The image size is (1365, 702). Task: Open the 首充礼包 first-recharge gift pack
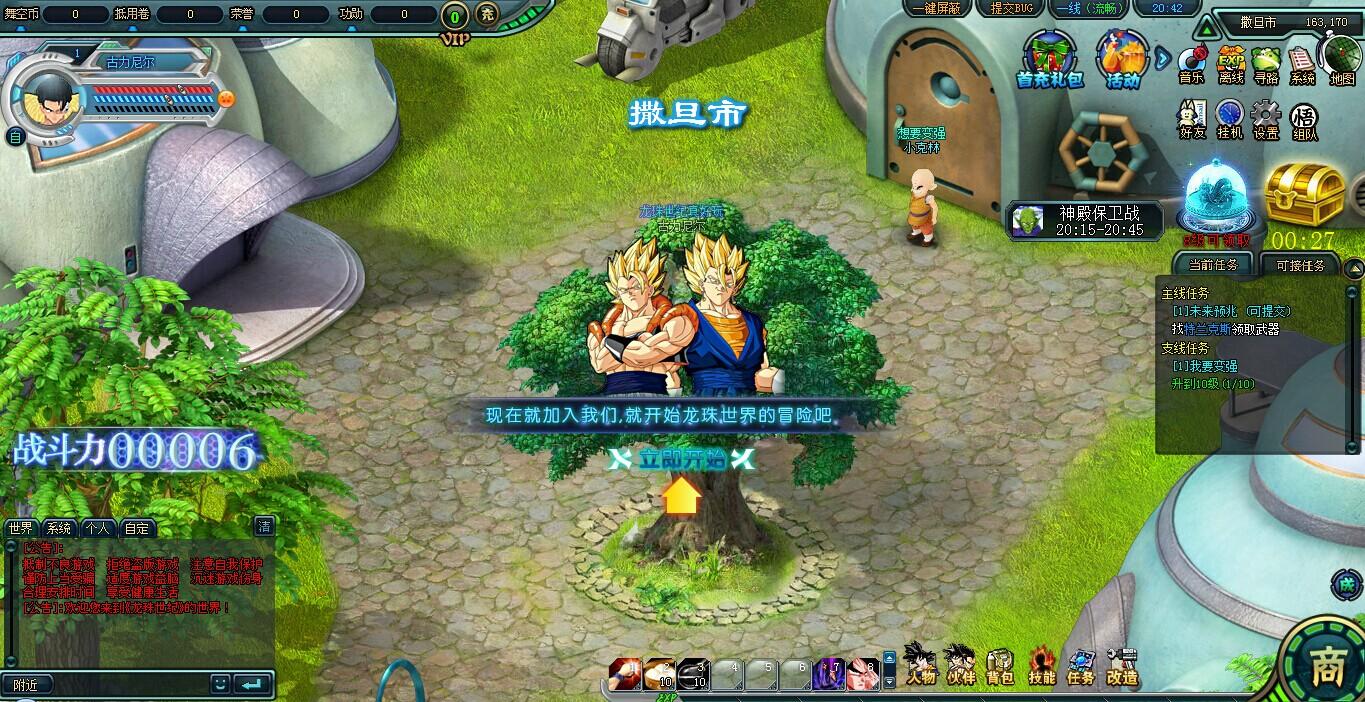pos(1049,59)
